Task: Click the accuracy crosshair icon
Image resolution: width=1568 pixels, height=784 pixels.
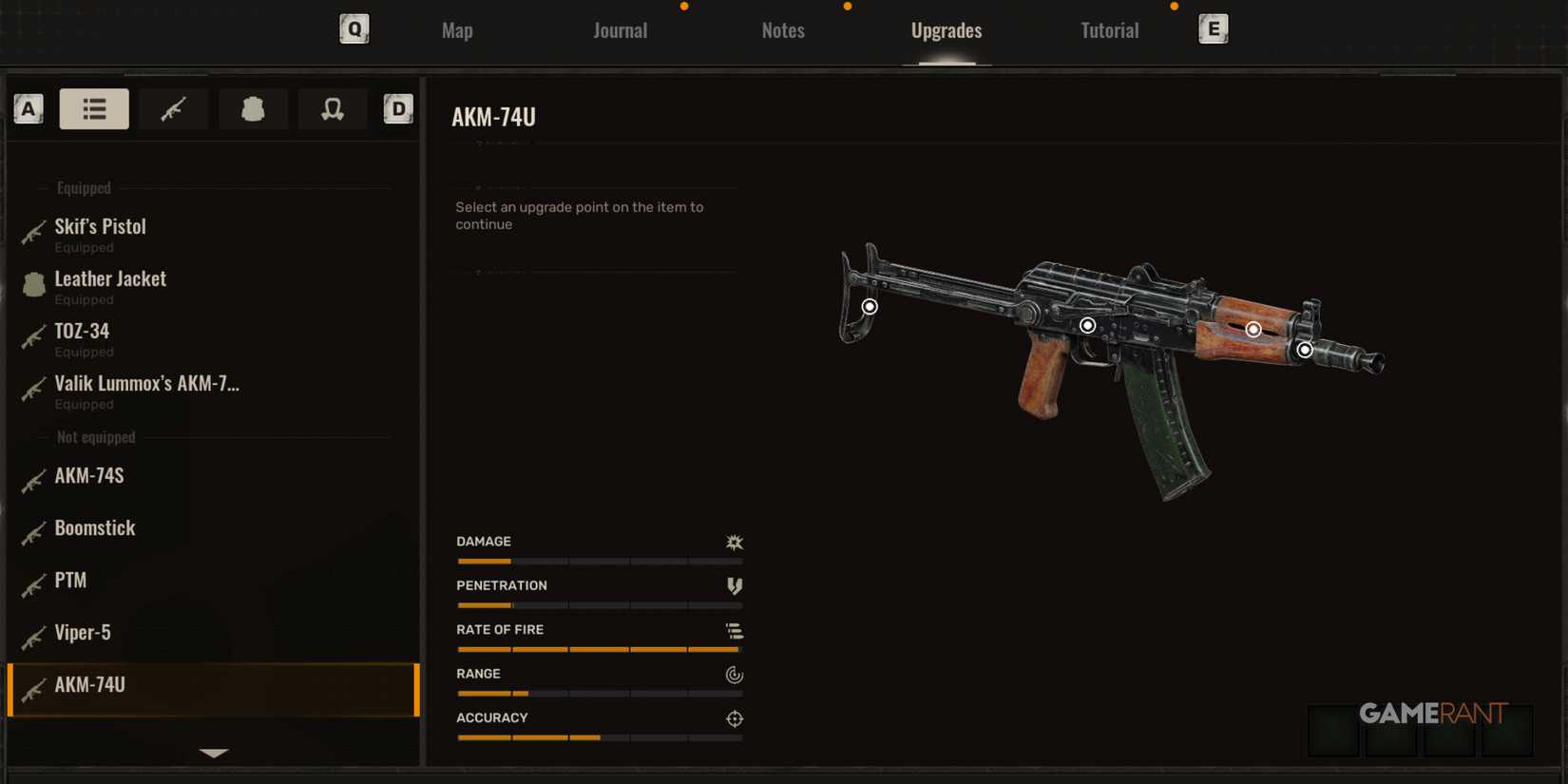Action: pos(733,718)
